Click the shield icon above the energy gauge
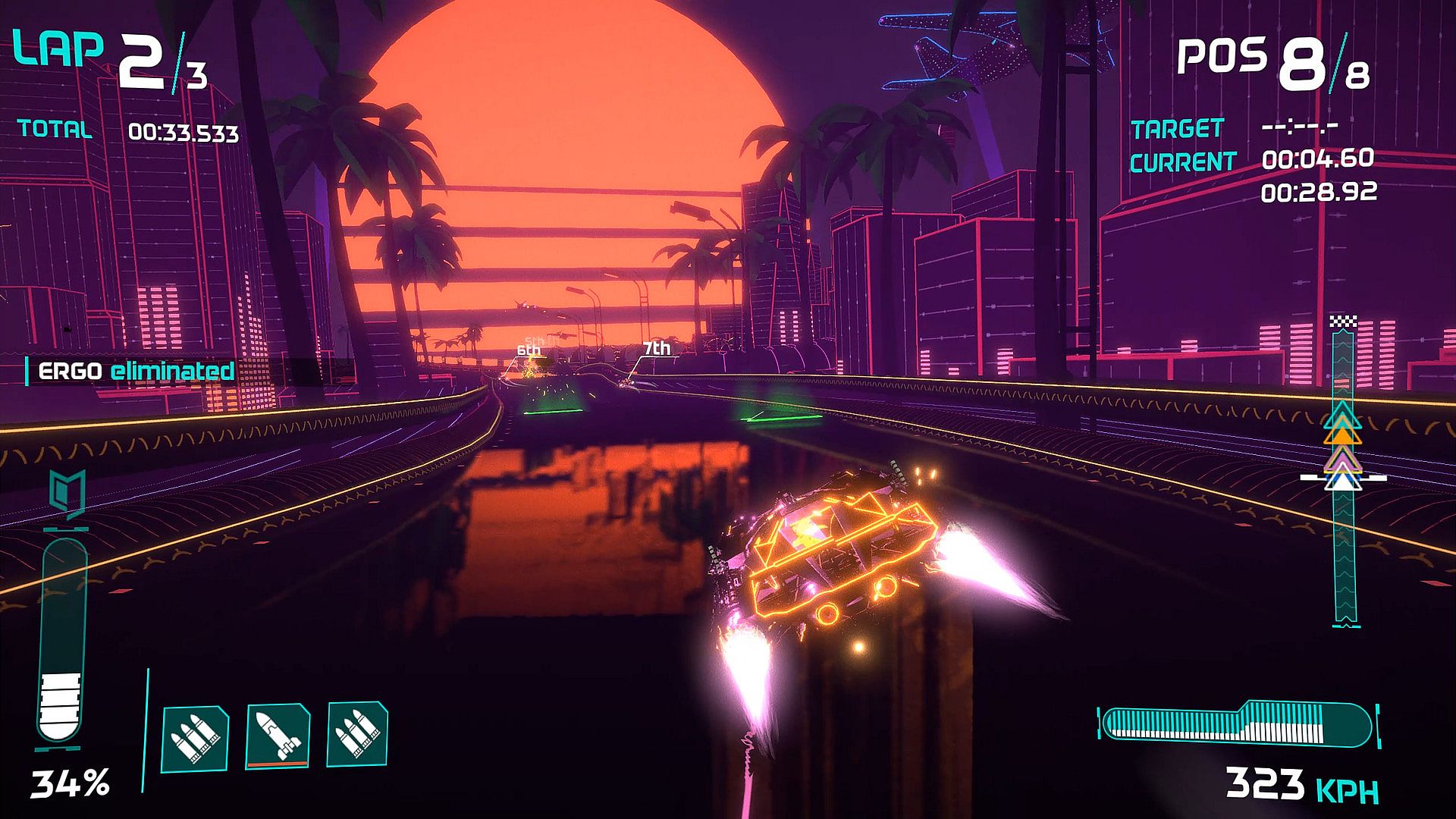Image resolution: width=1456 pixels, height=819 pixels. coord(67,493)
